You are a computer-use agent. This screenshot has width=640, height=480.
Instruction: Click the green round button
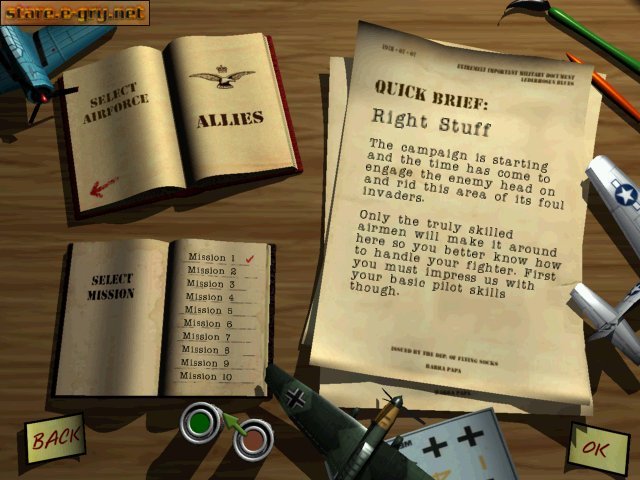pos(200,424)
